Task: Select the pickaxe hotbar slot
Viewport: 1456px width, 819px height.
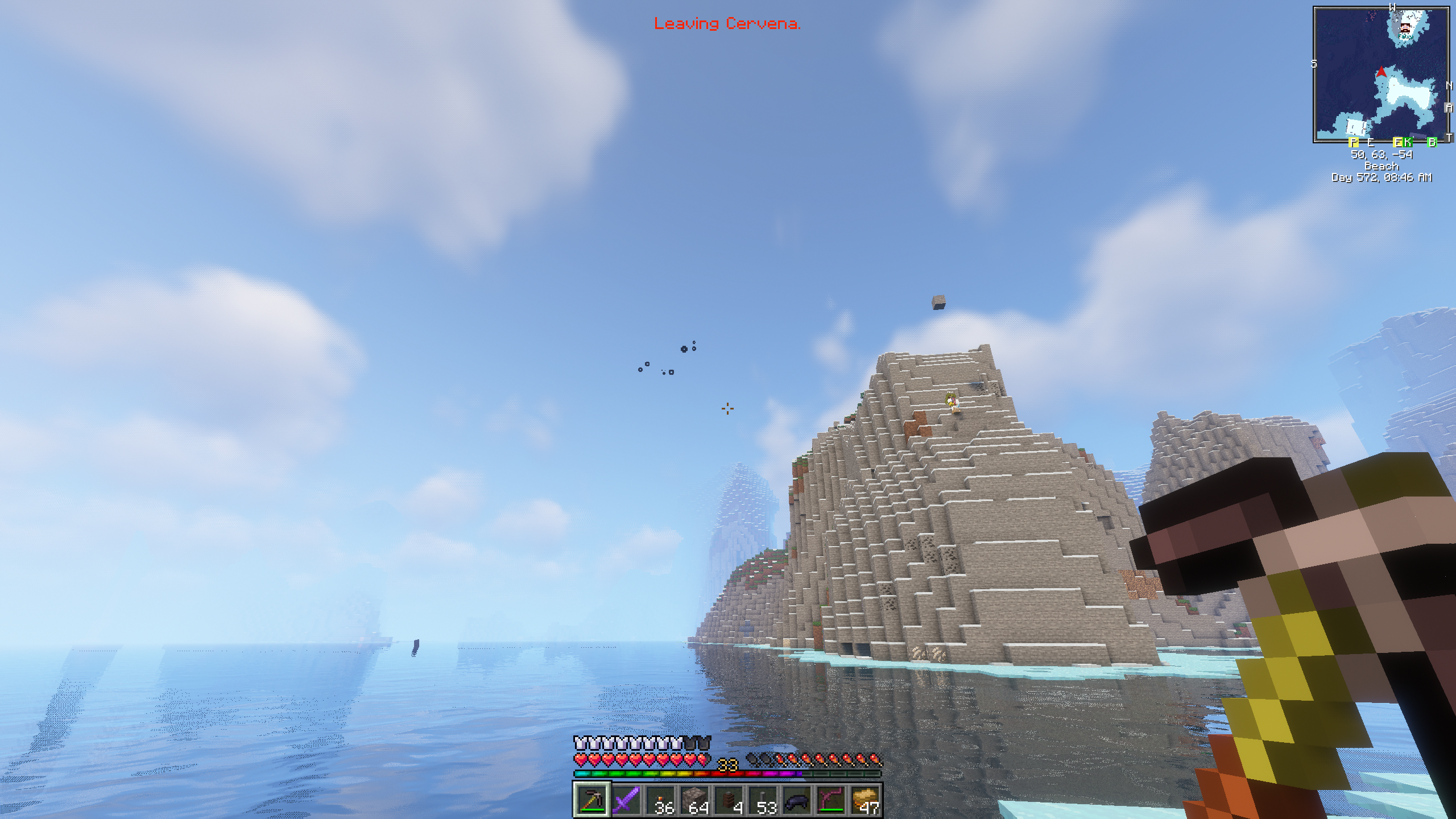Action: (x=591, y=800)
